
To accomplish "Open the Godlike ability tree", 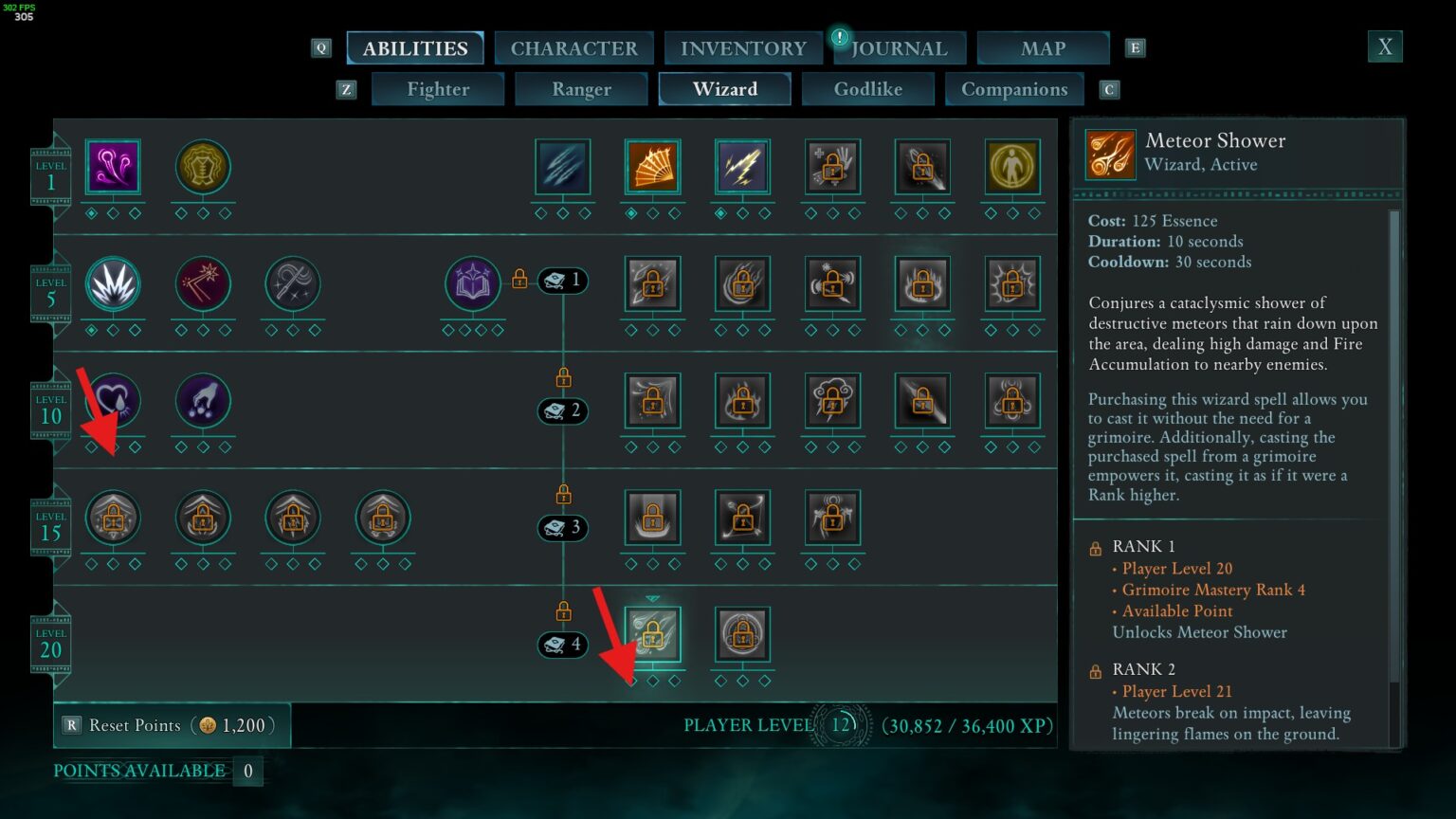I will pos(867,89).
